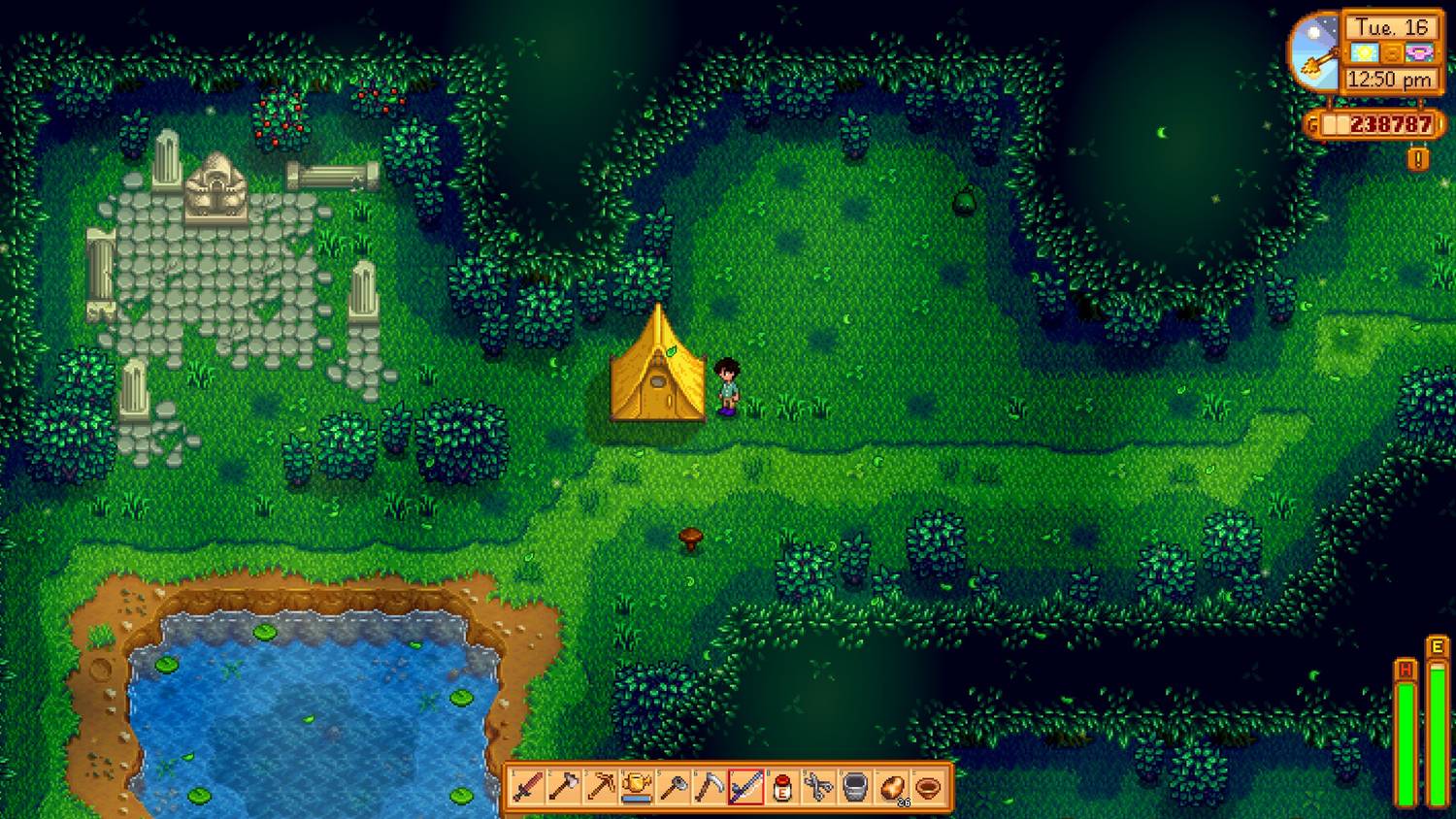Select the golden watering can
Screen dimensions: 1456x819
637,786
